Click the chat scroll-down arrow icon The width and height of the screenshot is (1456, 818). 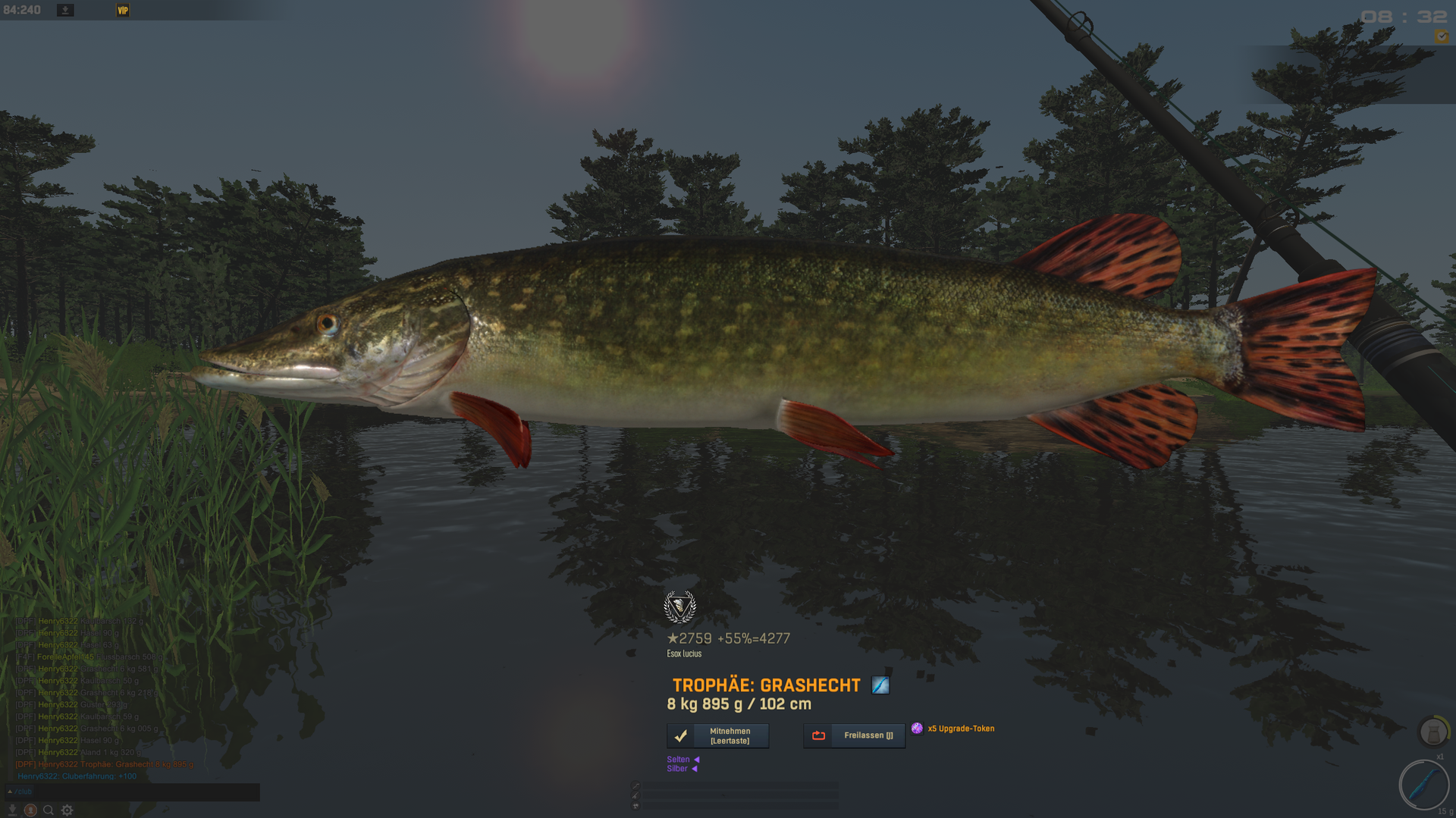coord(12,810)
